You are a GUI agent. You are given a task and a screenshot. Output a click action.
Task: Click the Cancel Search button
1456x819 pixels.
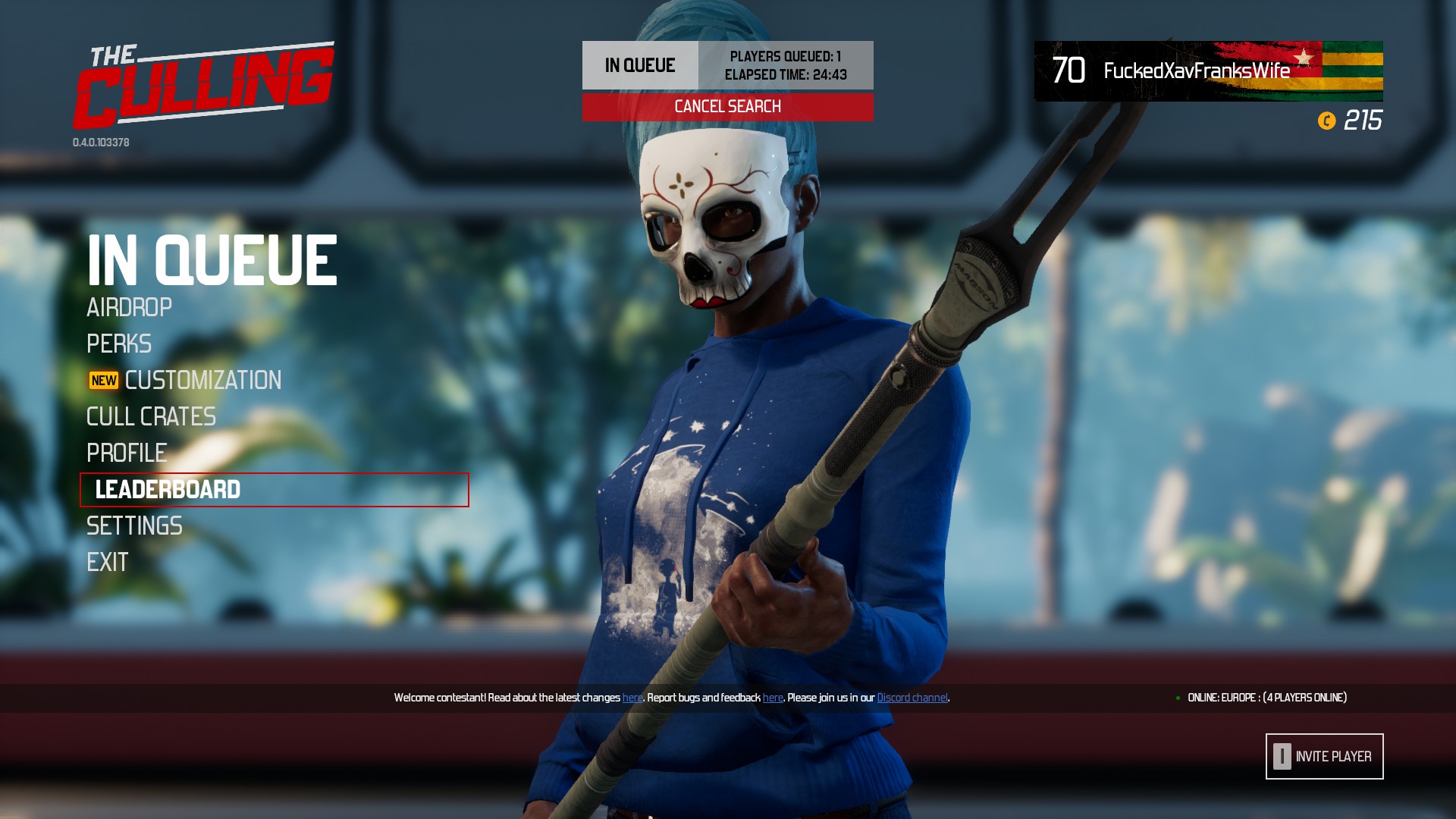click(726, 106)
